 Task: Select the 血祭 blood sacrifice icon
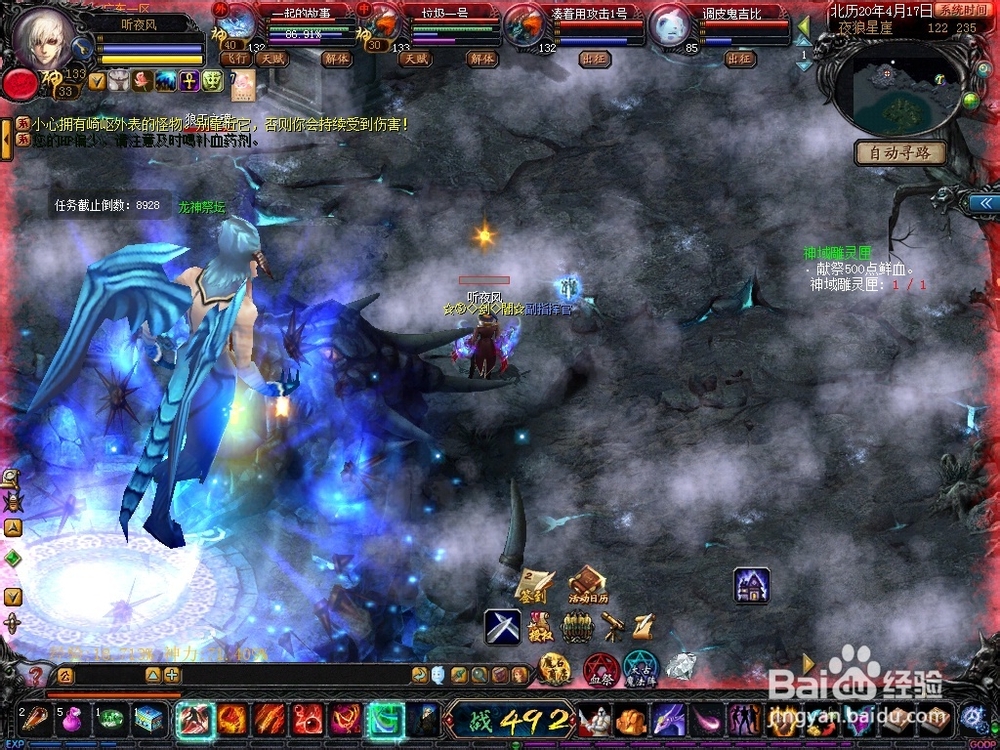coord(600,667)
